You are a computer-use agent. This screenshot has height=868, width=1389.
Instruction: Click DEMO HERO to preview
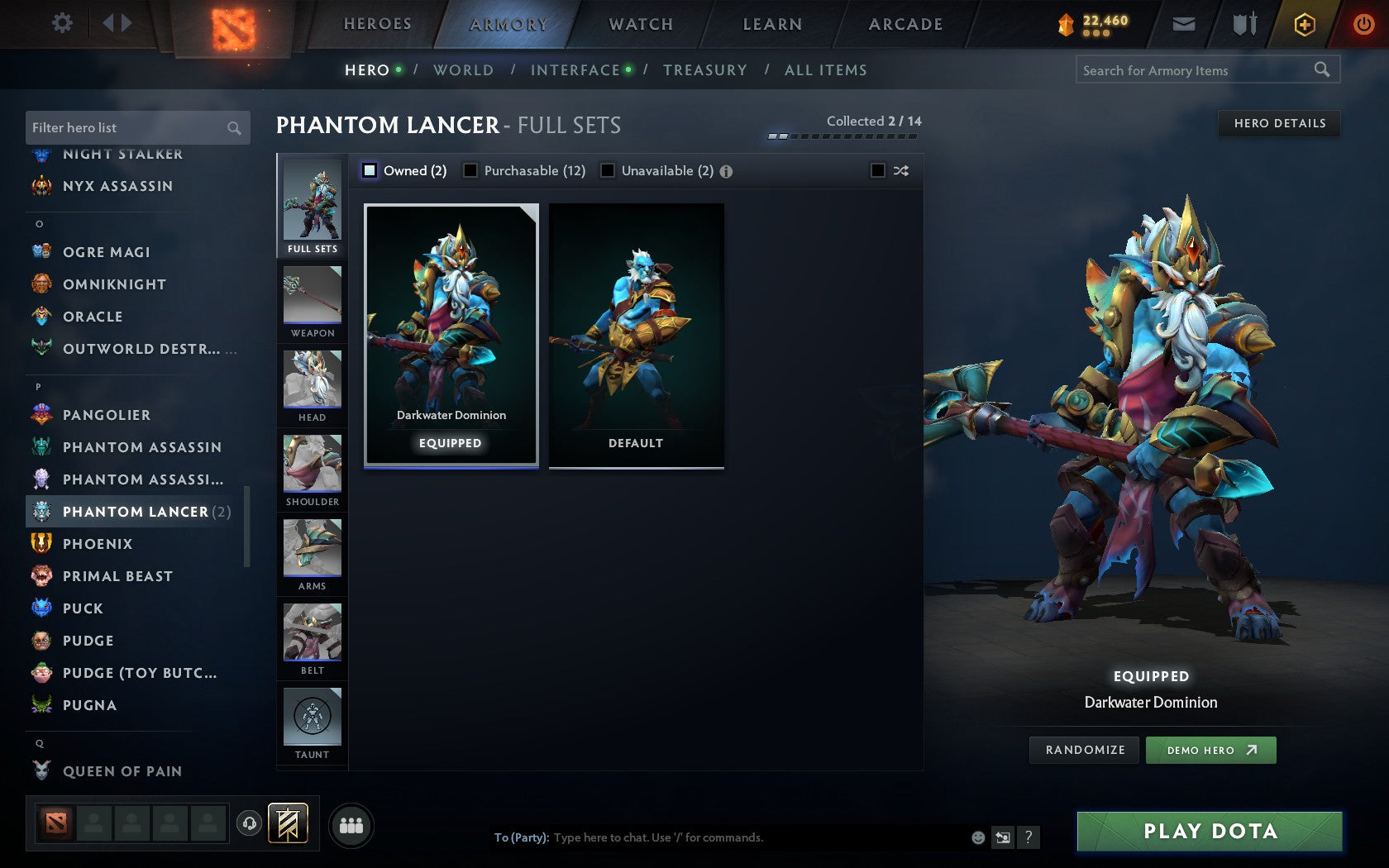click(1211, 750)
